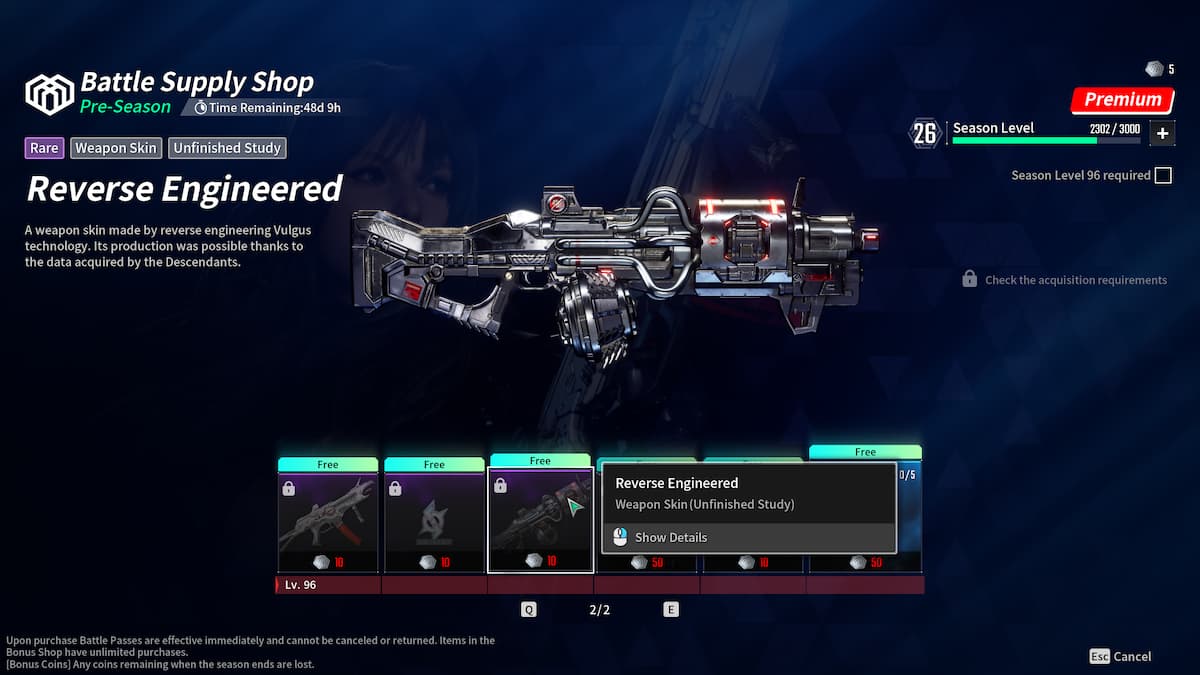Click the Weapon Skin tag
1200x675 pixels.
click(116, 148)
